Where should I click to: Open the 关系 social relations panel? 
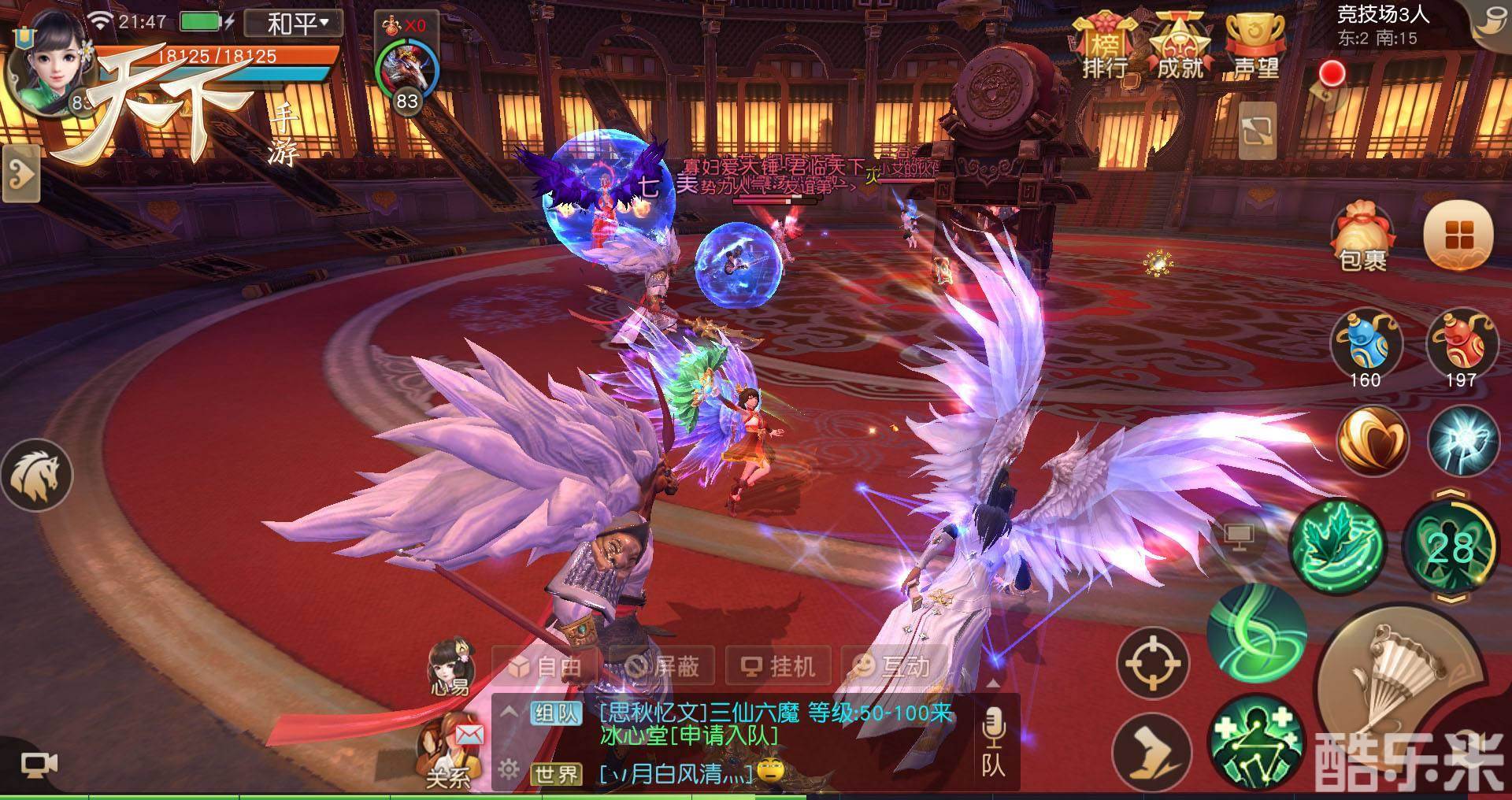(x=449, y=748)
